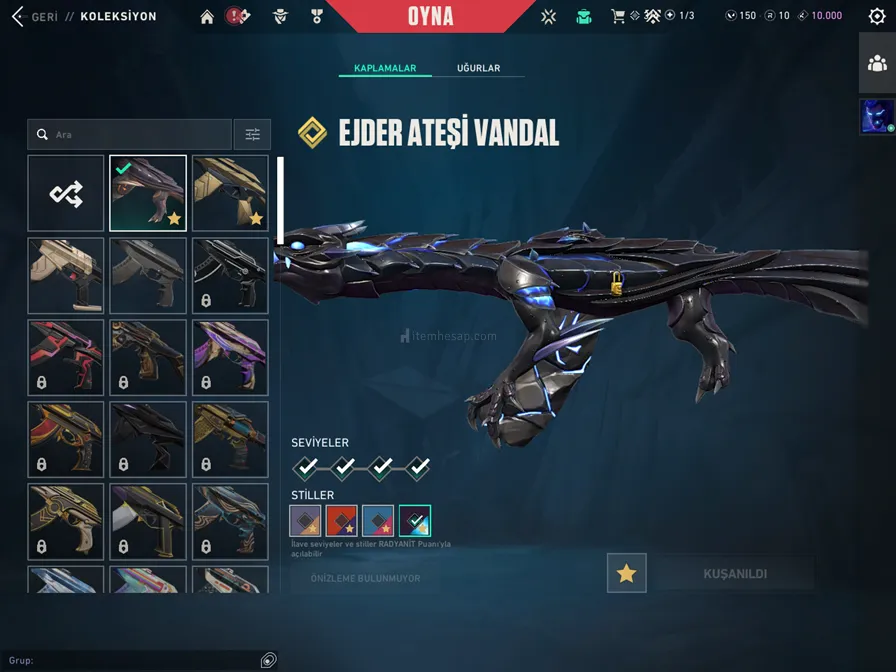Select the locked purple Vandal skin
Screen dimensions: 896x672
tap(230, 357)
